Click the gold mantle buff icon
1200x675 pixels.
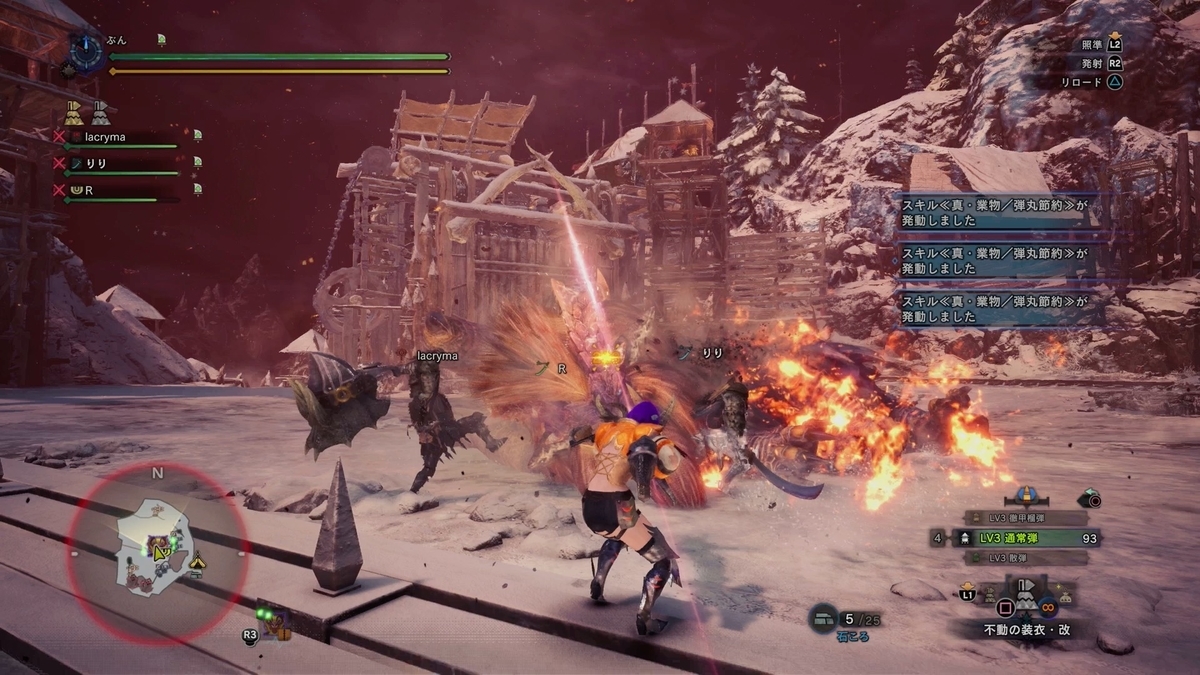(x=73, y=111)
